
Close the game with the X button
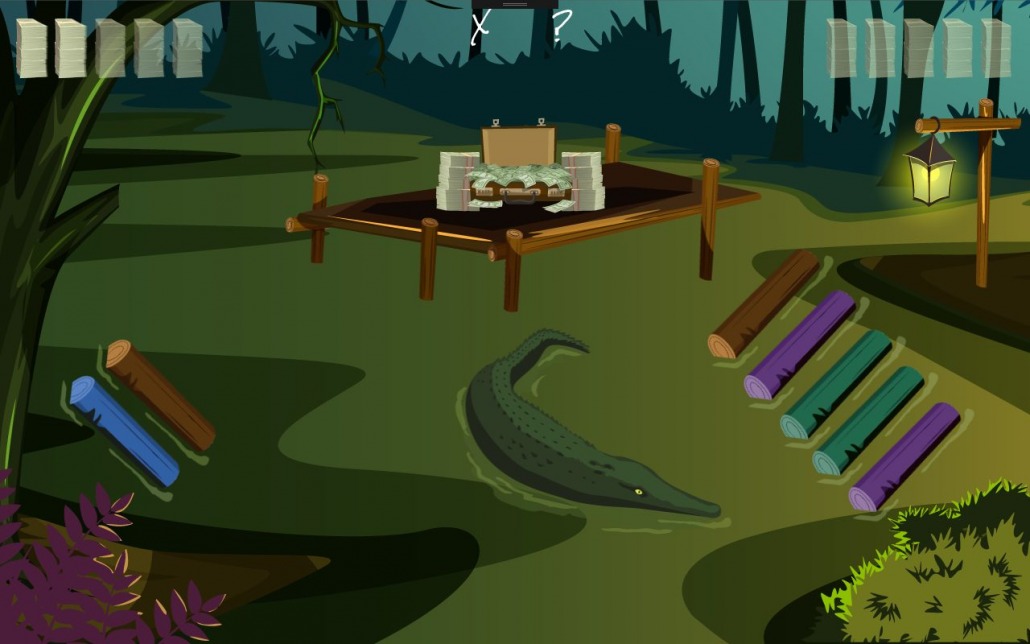coord(480,26)
